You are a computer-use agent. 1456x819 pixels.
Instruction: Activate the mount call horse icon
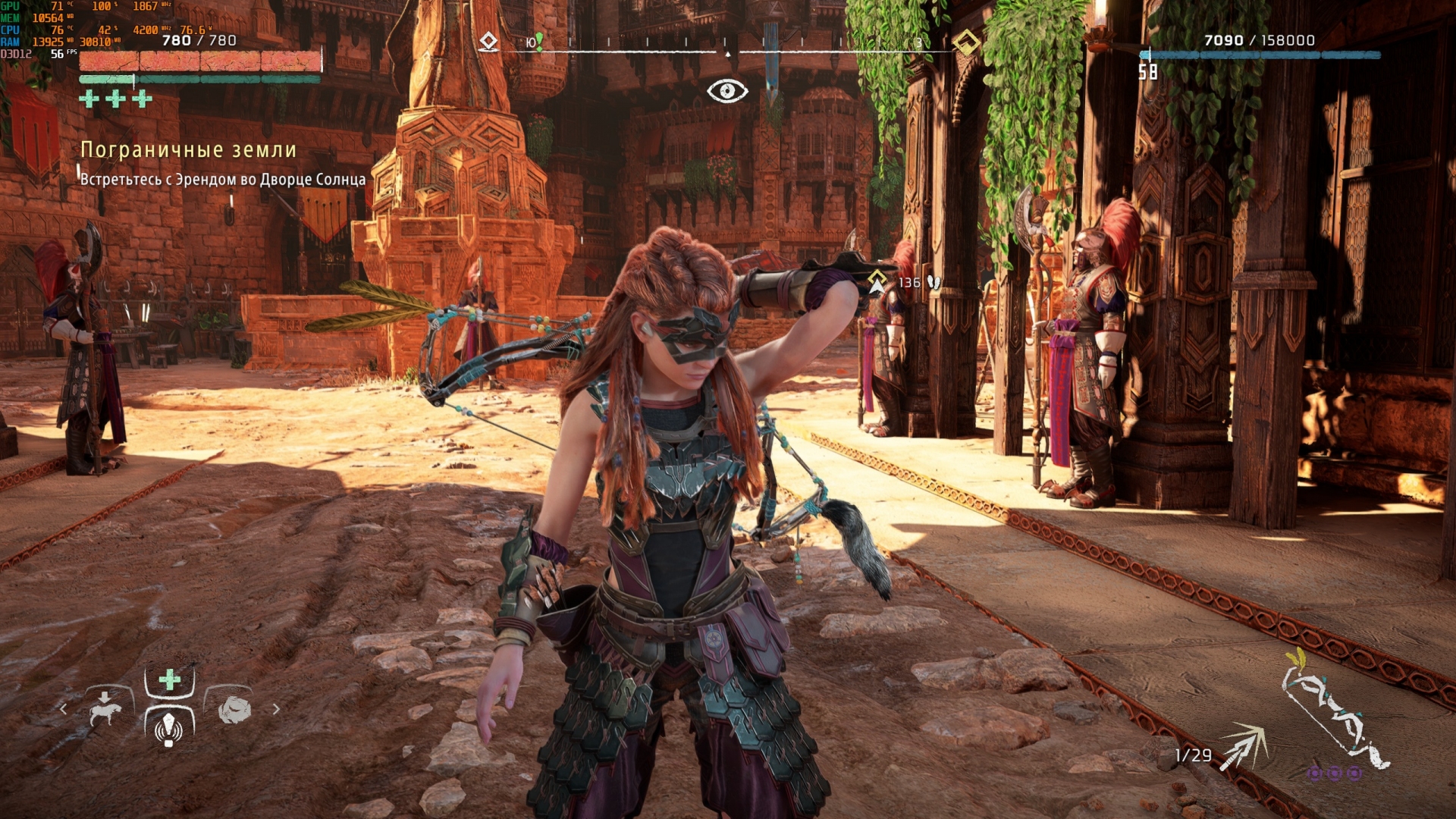[105, 708]
